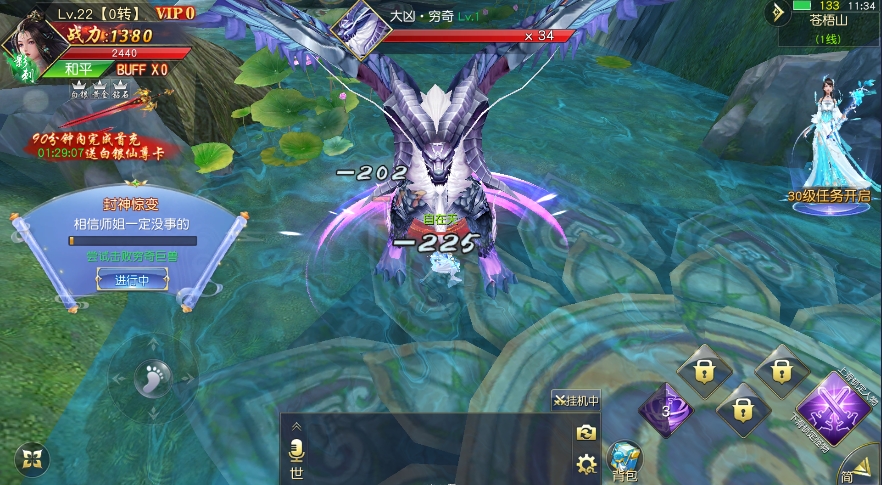882x485 pixels.
Task: Expand the gold arrow beside the map name
Action: pyautogui.click(x=777, y=13)
